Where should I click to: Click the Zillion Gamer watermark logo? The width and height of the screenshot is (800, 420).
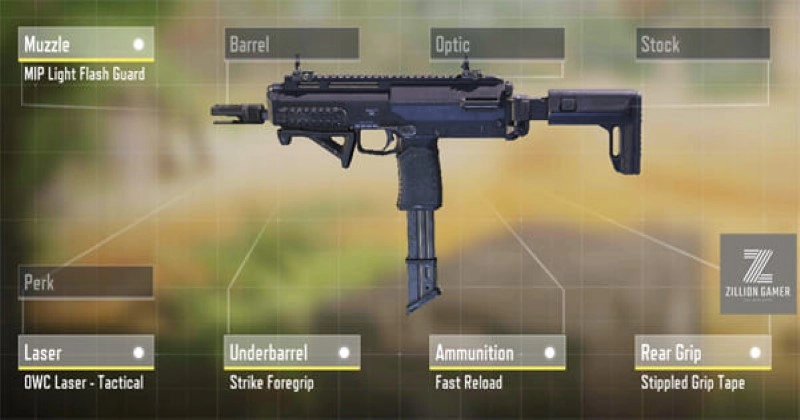coord(758,274)
